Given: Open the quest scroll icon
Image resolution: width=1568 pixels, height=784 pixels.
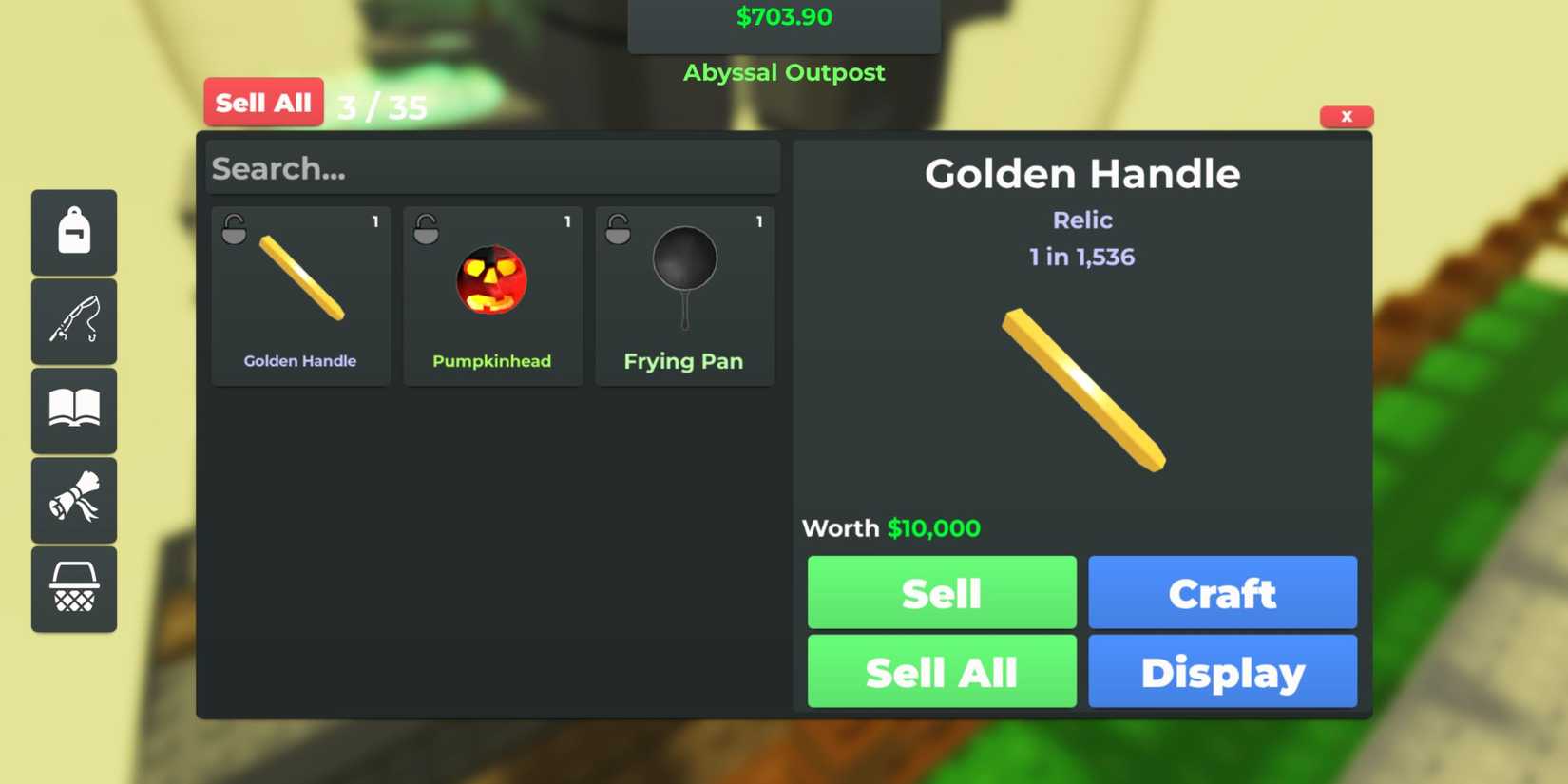Looking at the screenshot, I should point(74,500).
